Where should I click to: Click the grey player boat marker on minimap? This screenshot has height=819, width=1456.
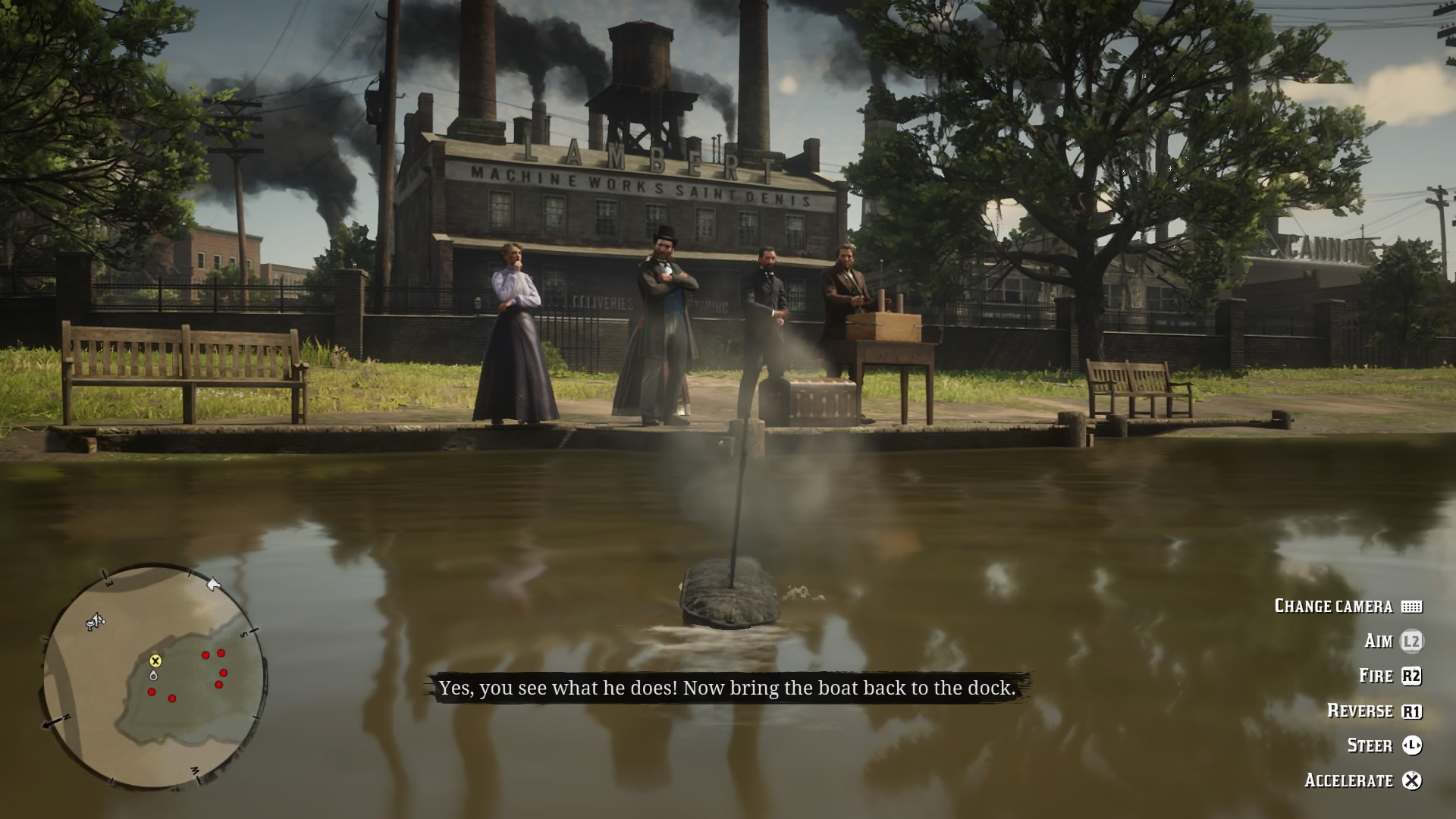[x=154, y=675]
